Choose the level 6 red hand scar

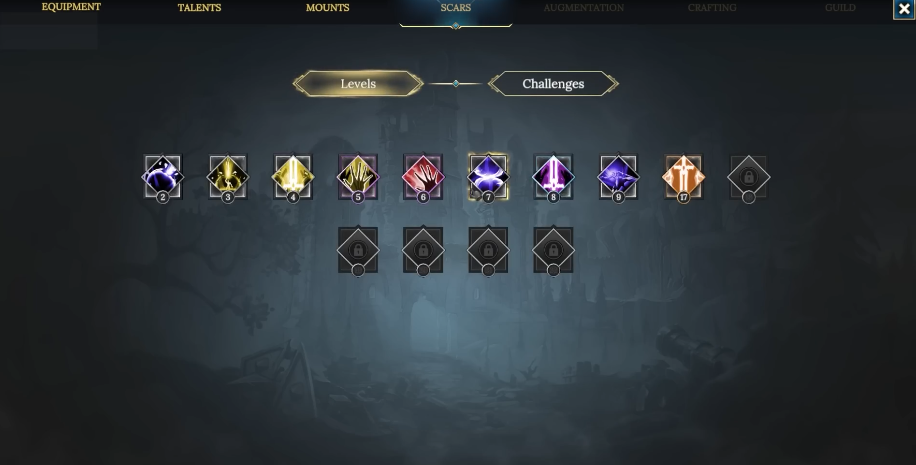423,177
